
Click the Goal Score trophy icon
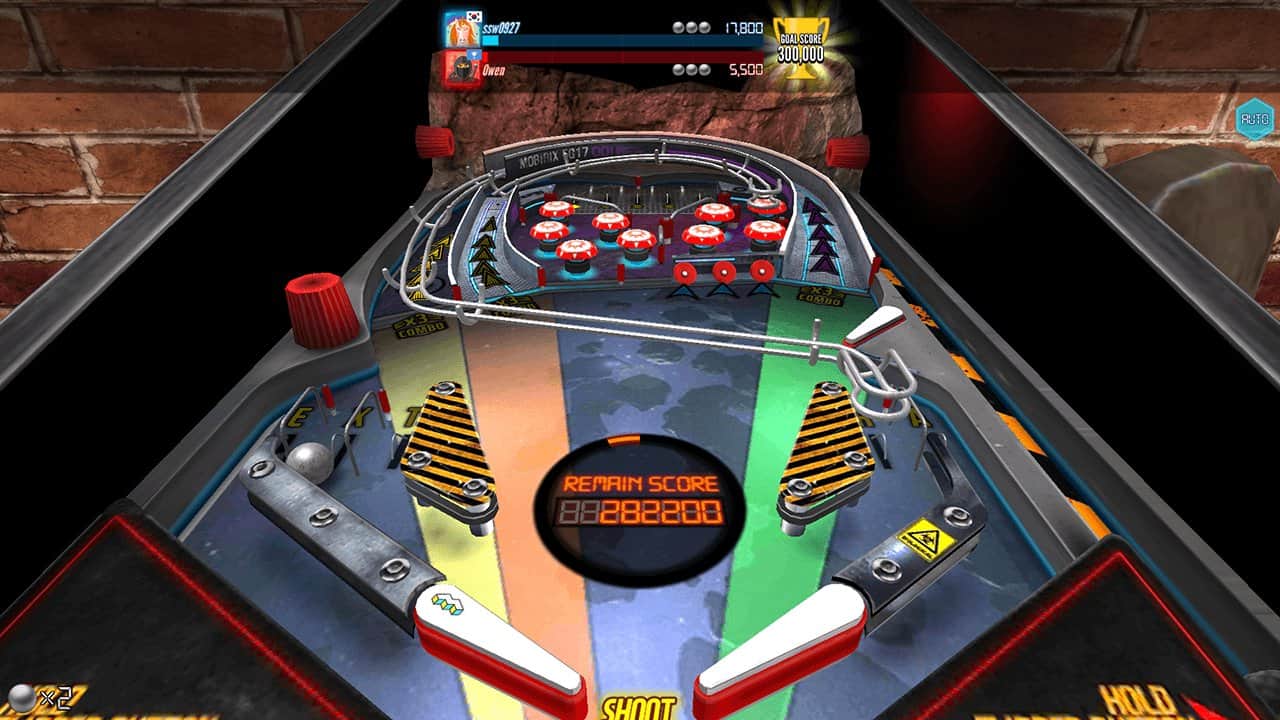click(x=800, y=47)
